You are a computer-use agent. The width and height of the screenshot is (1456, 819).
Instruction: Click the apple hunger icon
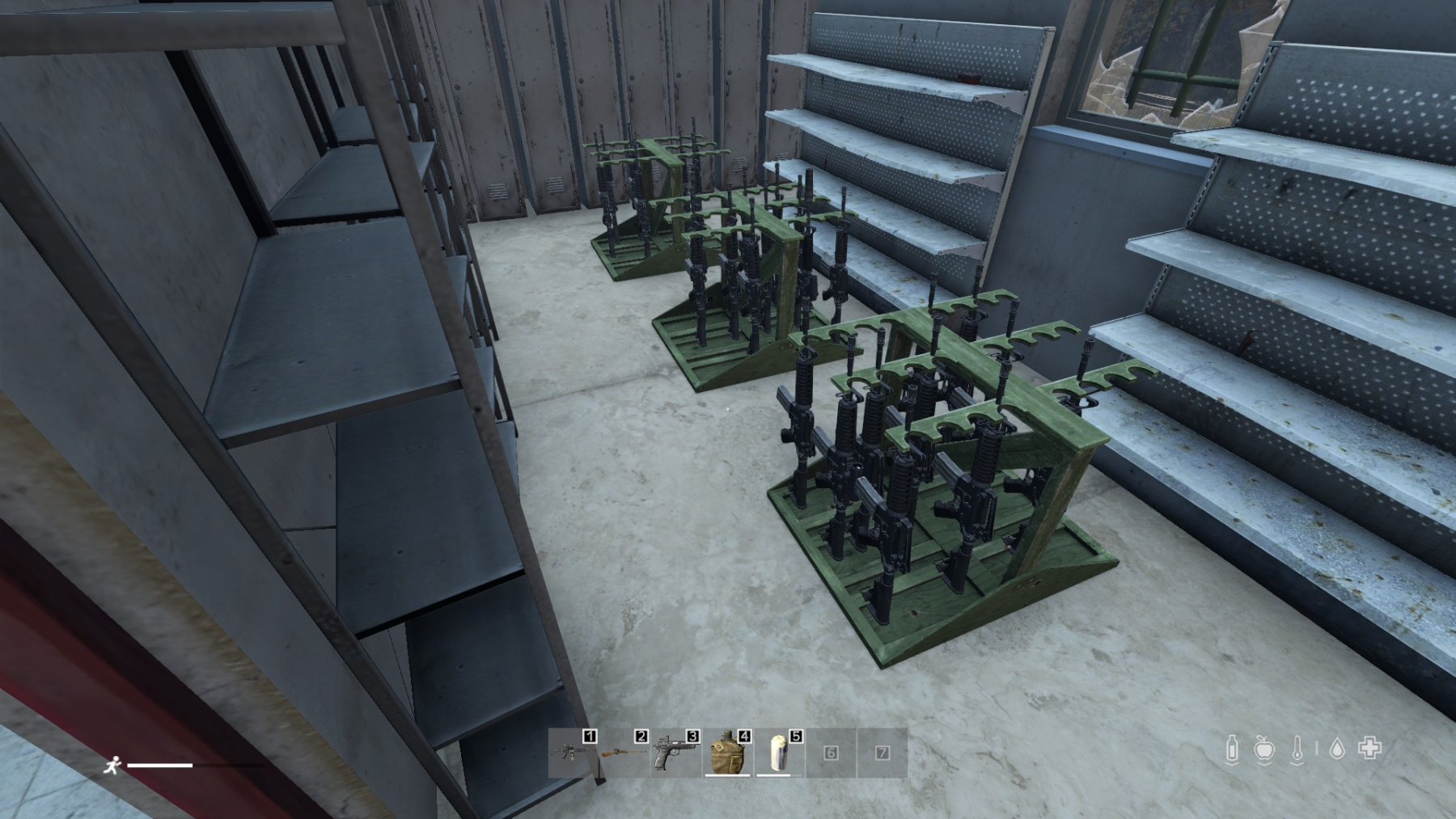[x=1264, y=749]
